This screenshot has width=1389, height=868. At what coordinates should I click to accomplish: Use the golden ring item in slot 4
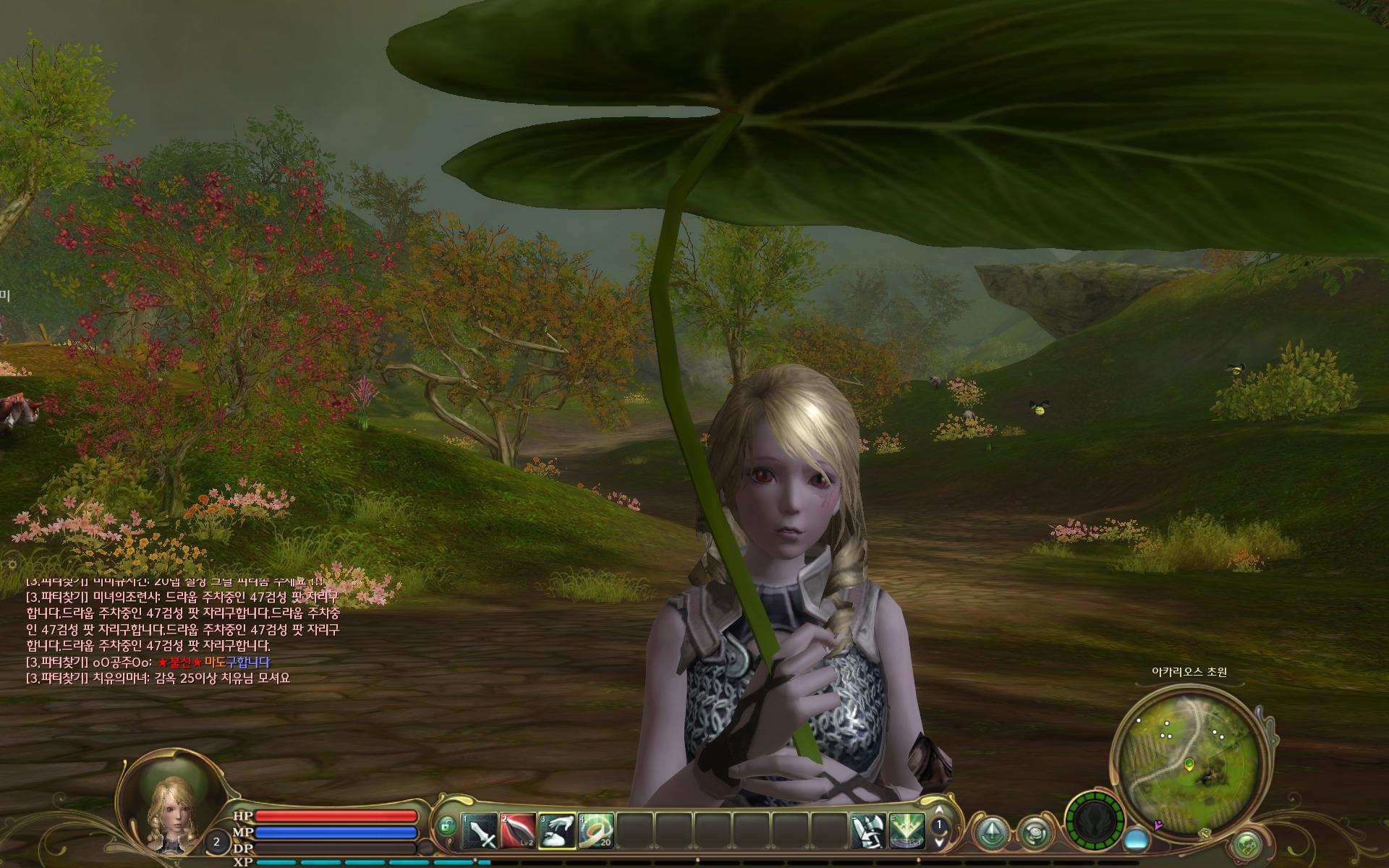595,831
